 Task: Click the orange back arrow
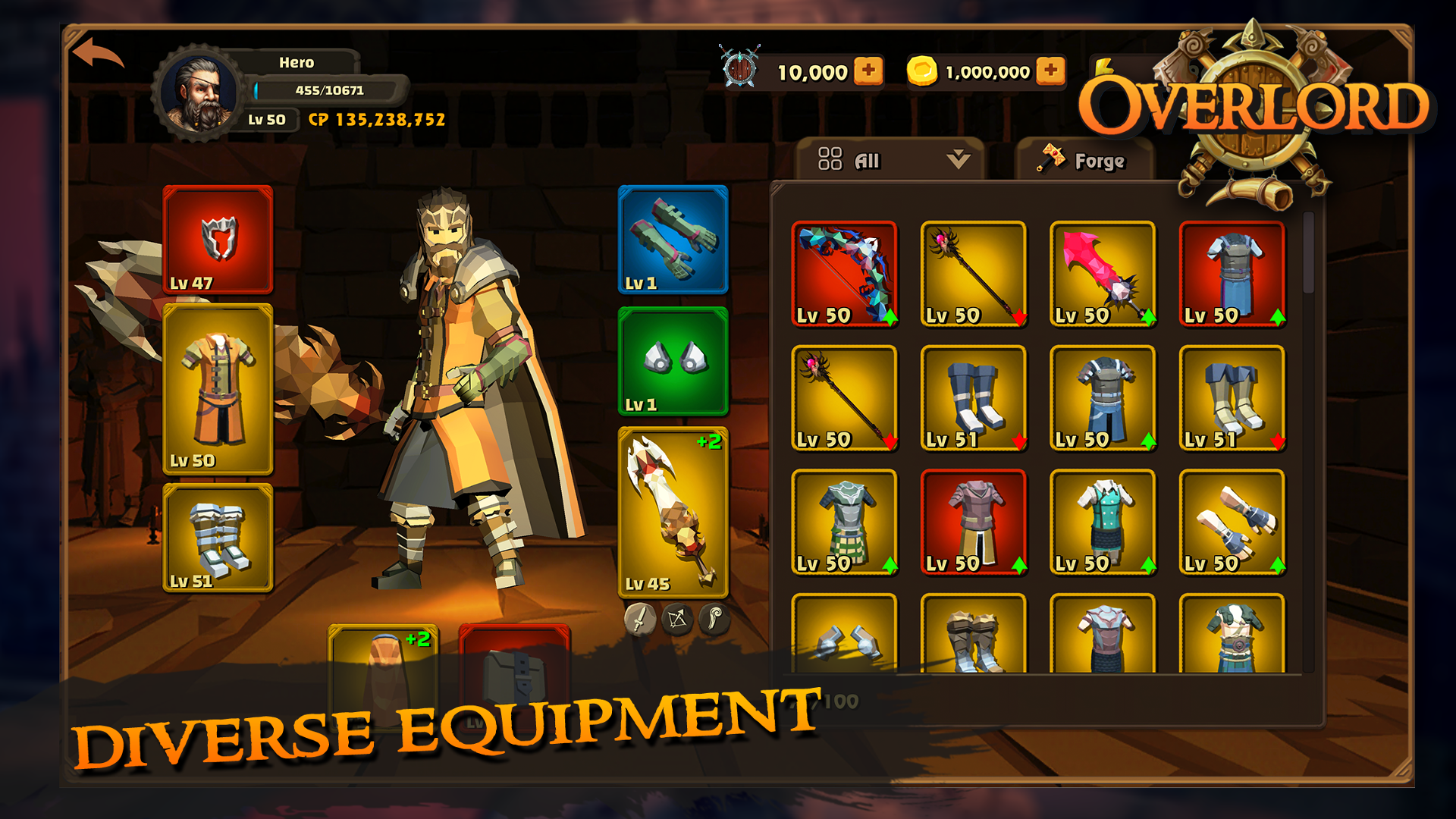click(98, 55)
